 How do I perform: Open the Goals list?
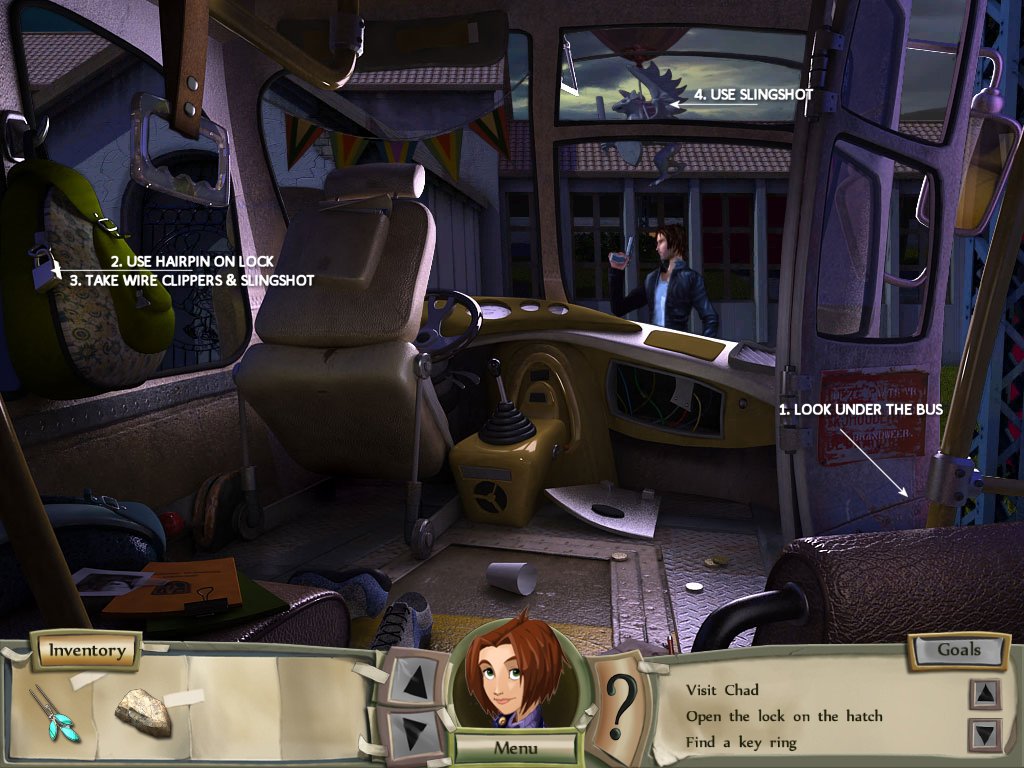(958, 650)
